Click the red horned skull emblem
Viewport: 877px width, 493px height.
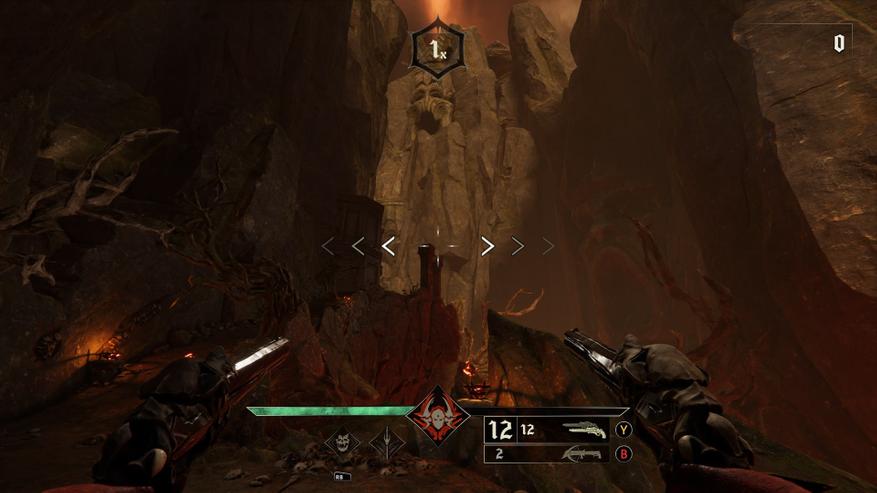tap(438, 415)
